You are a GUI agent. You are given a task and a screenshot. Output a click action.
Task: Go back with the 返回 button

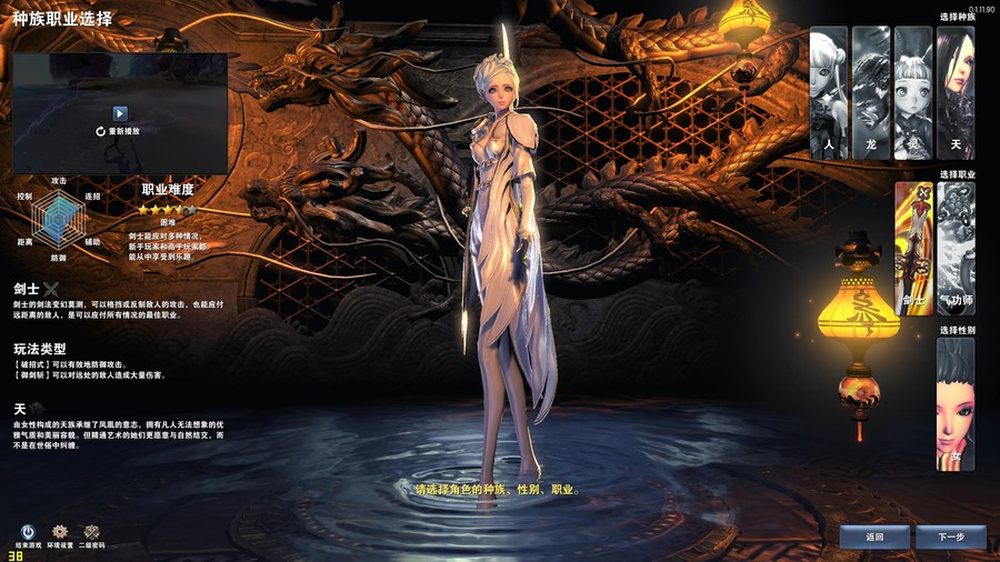874,537
